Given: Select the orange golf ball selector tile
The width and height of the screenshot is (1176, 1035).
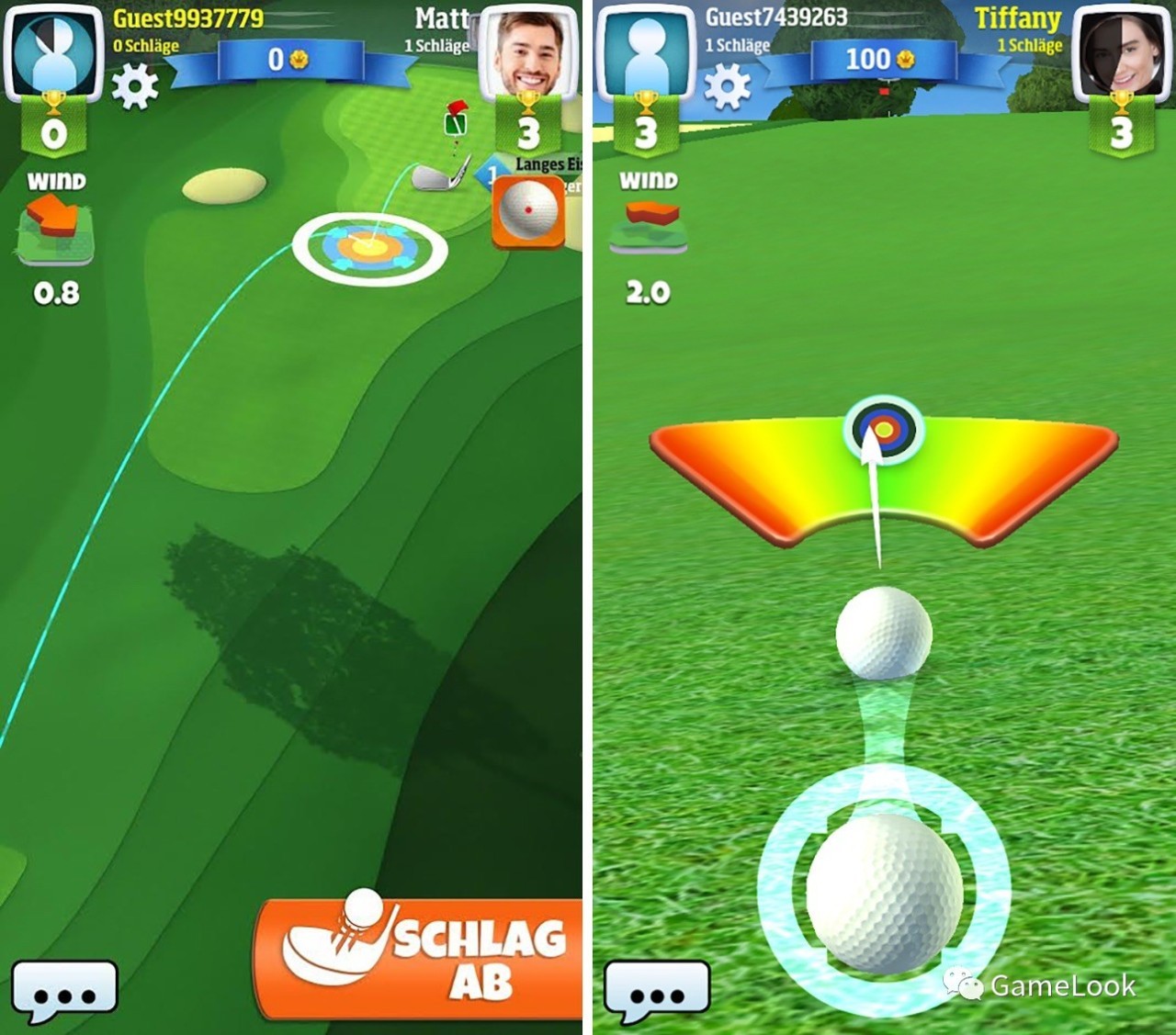Looking at the screenshot, I should pos(528,212).
